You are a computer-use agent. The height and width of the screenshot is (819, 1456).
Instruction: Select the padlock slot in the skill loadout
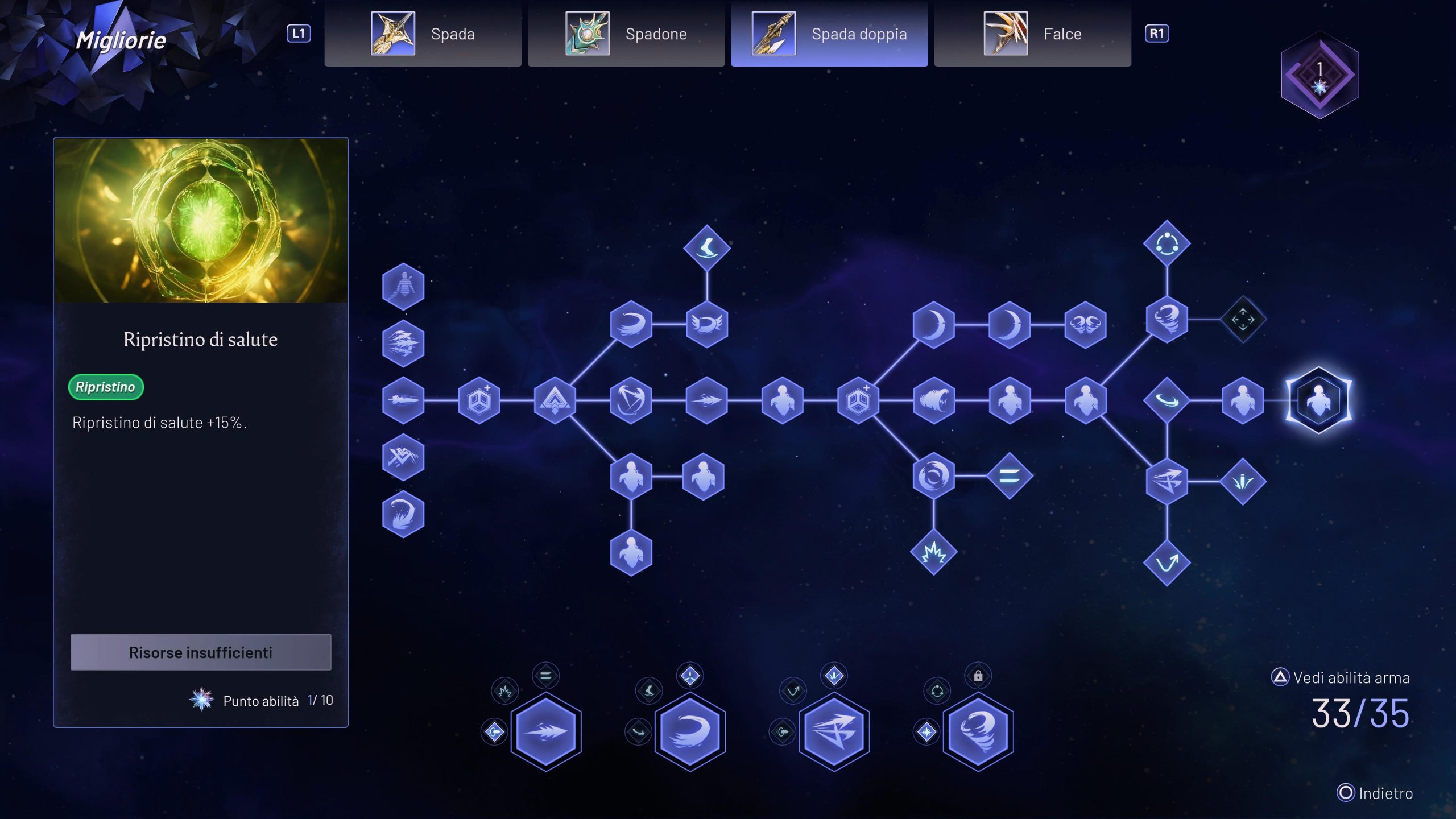(x=978, y=676)
